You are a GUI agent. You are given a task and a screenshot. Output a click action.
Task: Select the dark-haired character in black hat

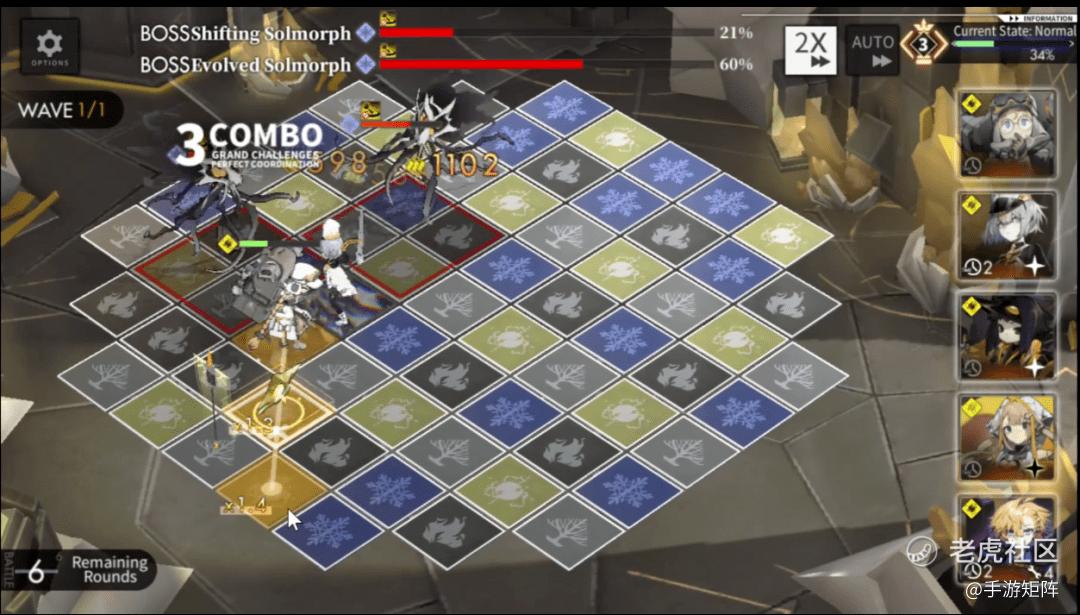click(x=1007, y=335)
